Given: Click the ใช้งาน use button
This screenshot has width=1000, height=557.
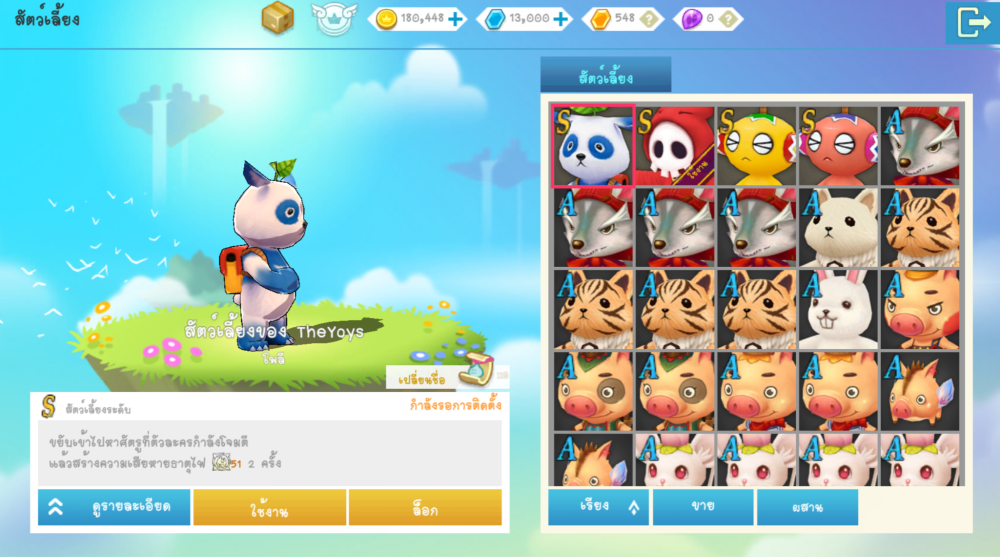Looking at the screenshot, I should pyautogui.click(x=269, y=508).
